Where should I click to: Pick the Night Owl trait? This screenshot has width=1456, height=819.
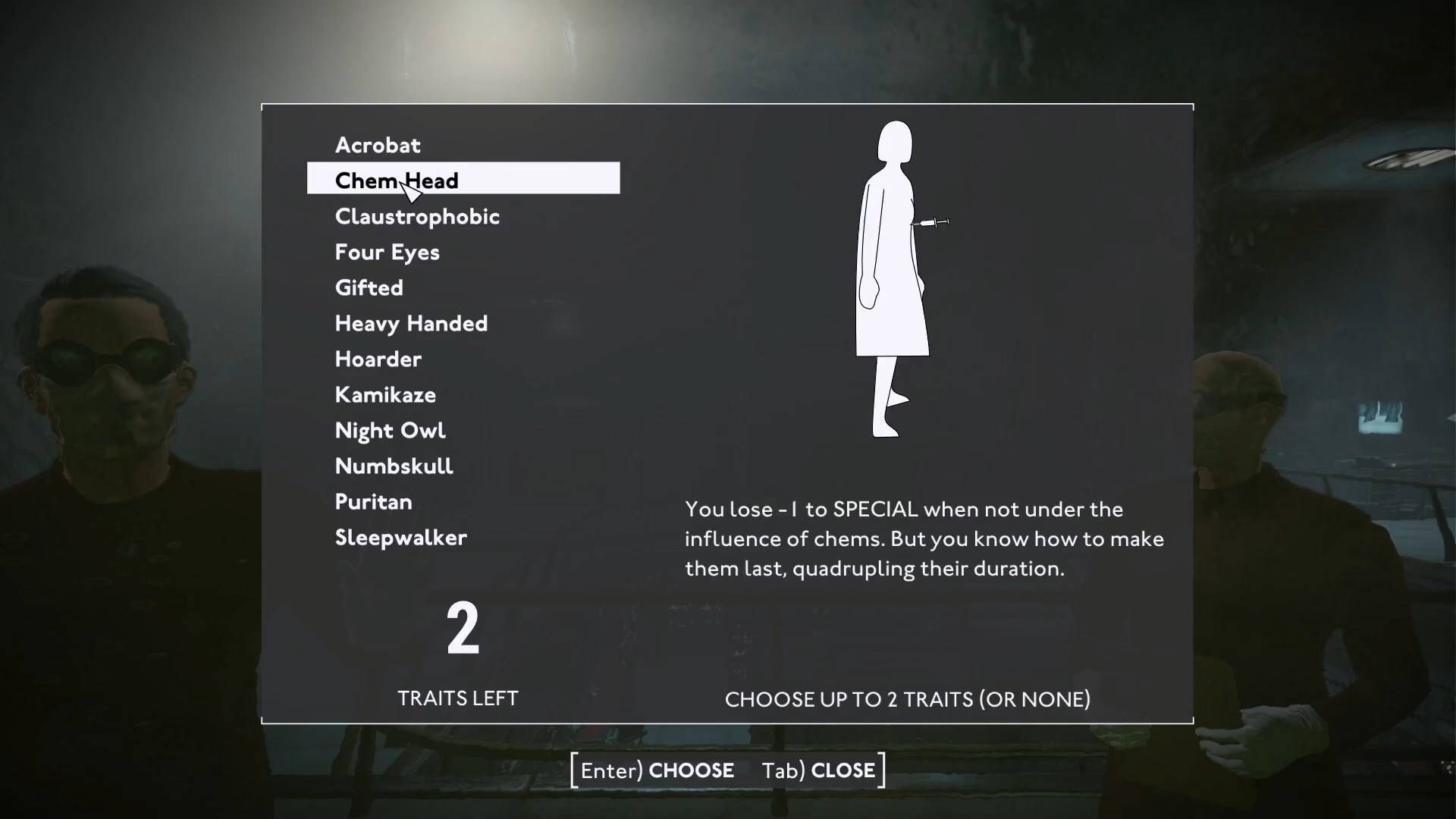391,430
